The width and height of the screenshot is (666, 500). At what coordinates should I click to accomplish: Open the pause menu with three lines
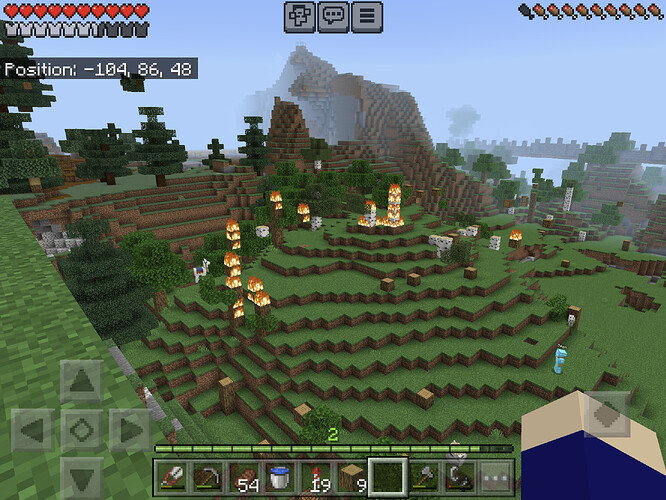[368, 16]
